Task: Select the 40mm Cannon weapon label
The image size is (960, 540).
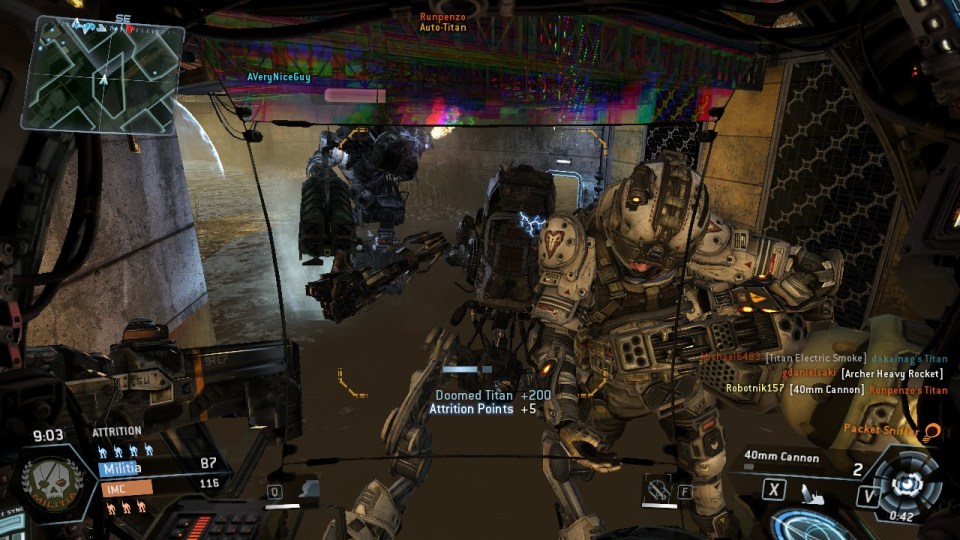Action: point(781,458)
